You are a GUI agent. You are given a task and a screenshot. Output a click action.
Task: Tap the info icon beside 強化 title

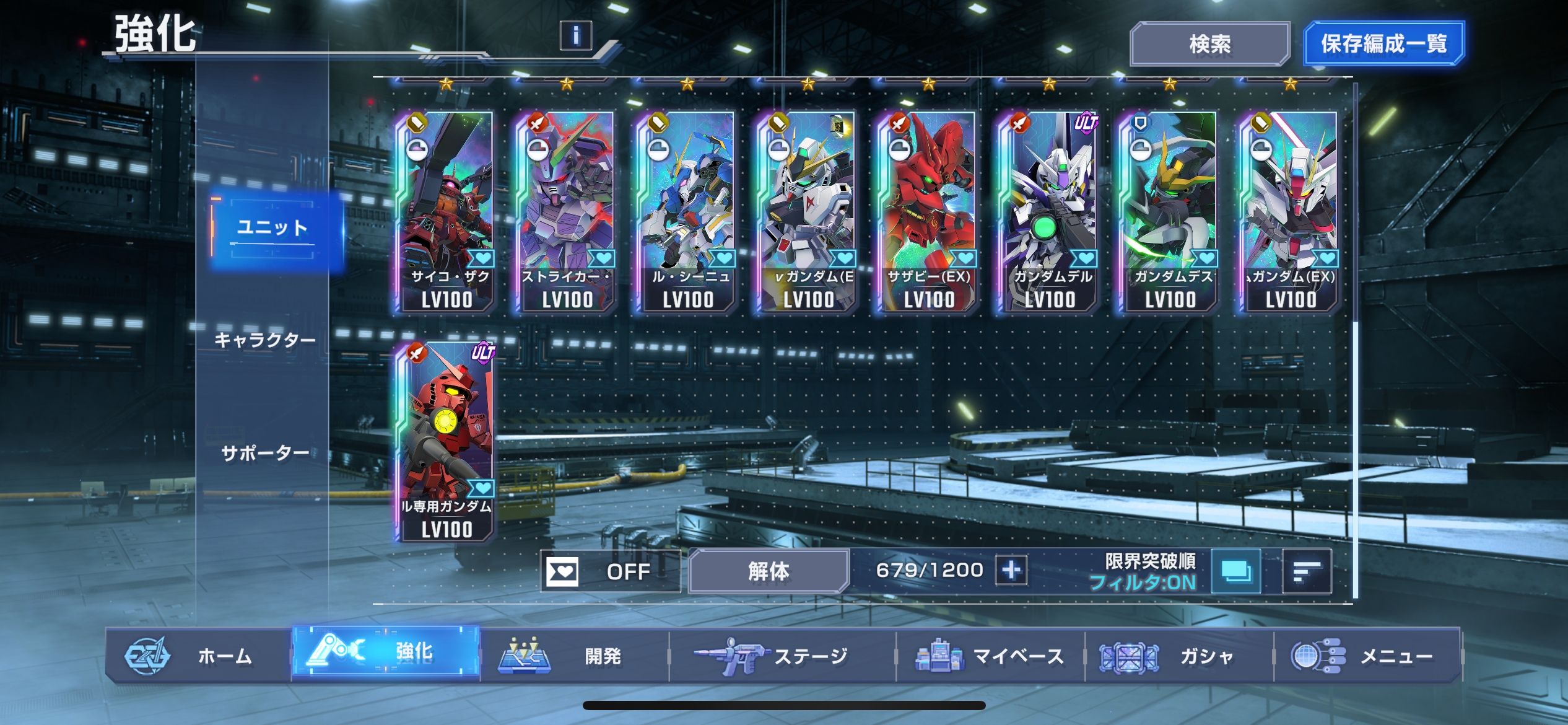(575, 35)
